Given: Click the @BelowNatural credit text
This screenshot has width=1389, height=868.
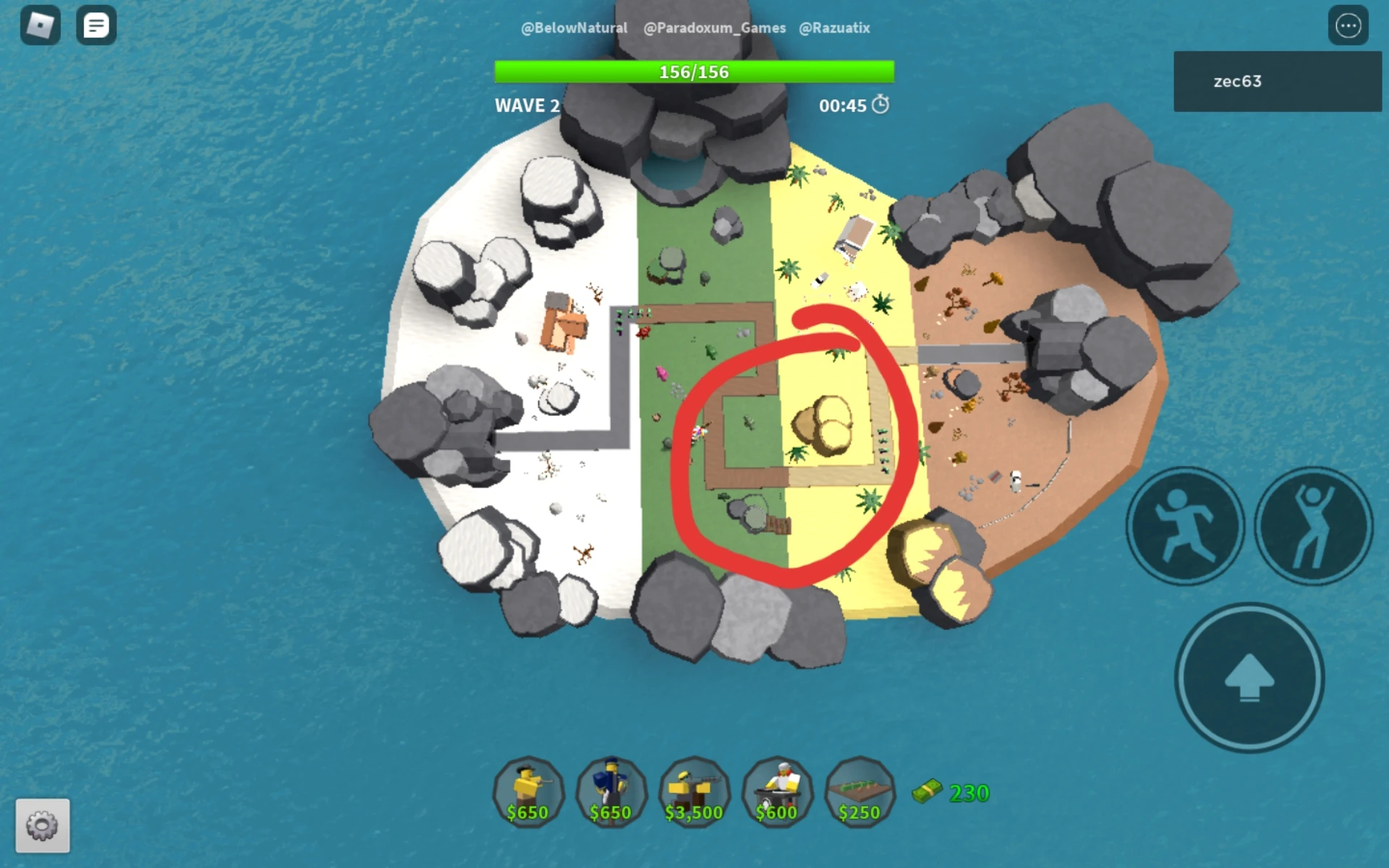Looking at the screenshot, I should [x=574, y=27].
